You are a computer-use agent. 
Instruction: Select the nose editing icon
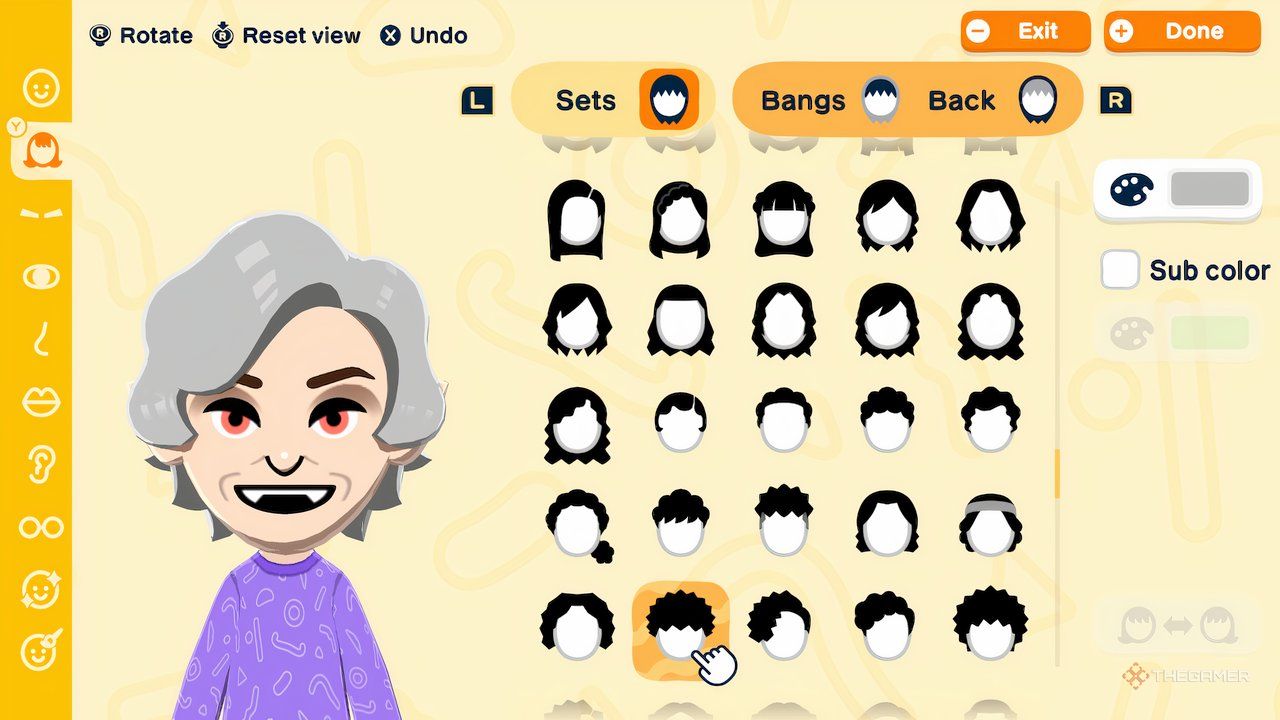[40, 340]
